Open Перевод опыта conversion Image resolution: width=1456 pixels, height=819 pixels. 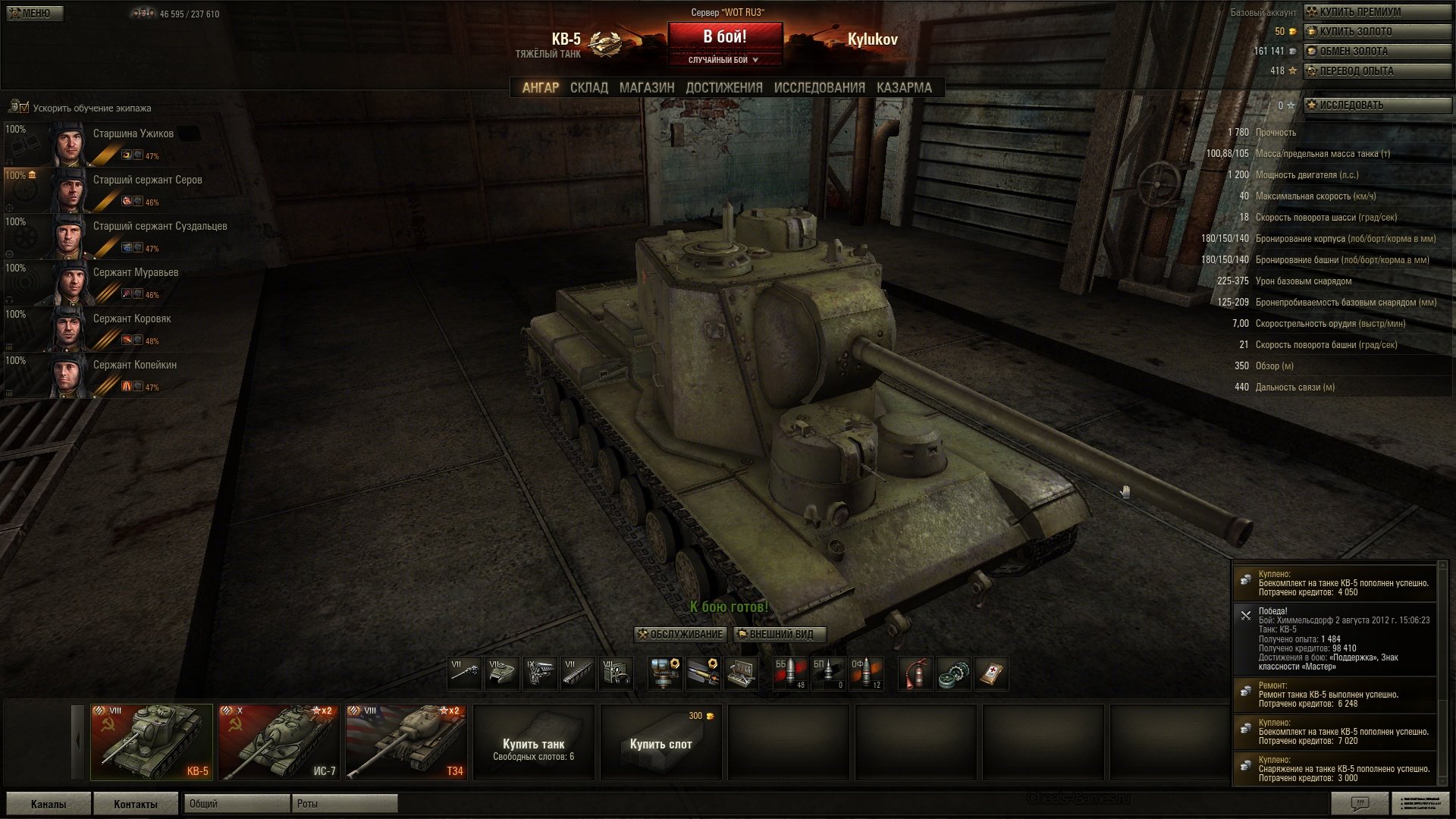pyautogui.click(x=1376, y=71)
